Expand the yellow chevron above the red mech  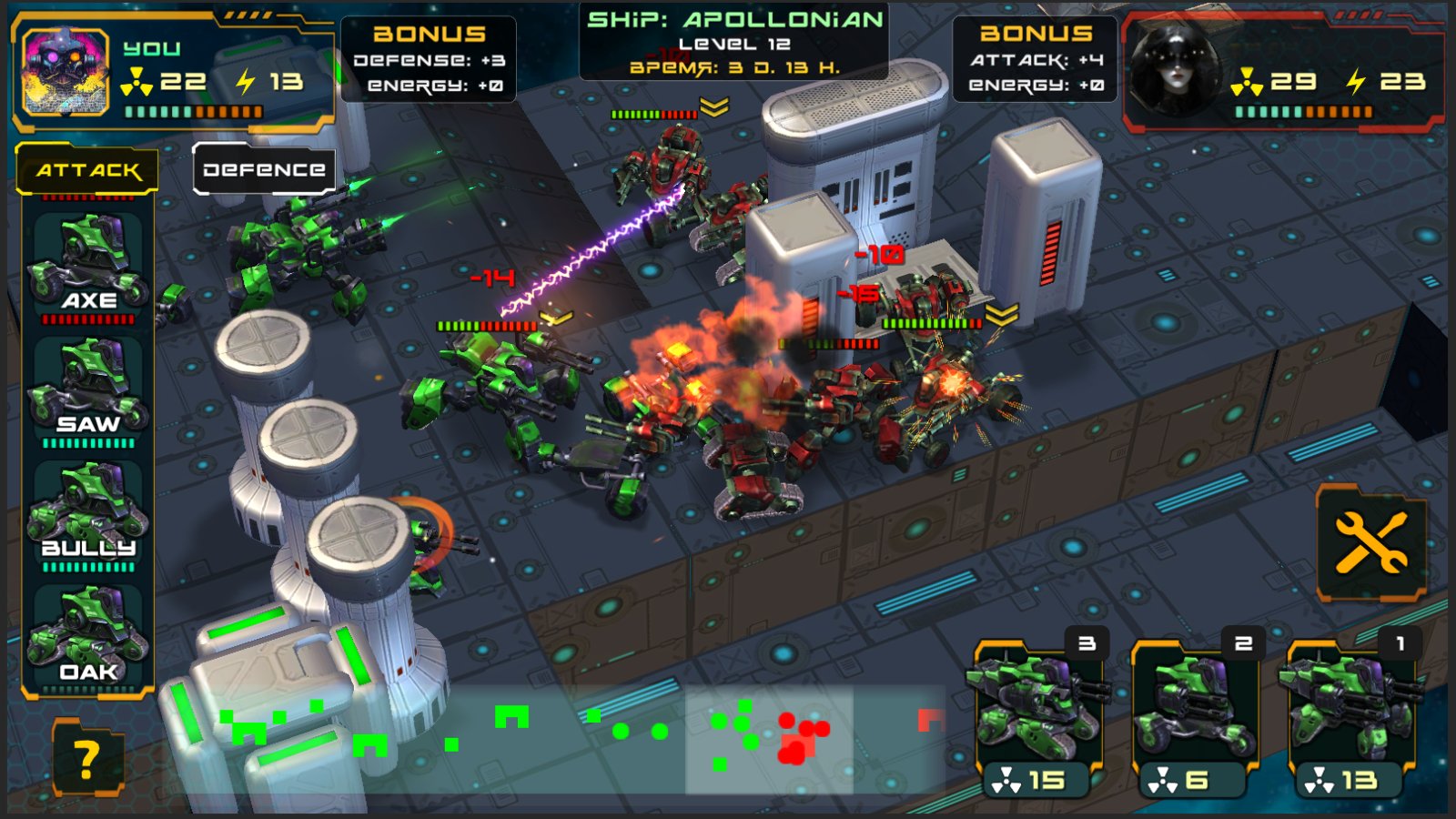tap(713, 106)
